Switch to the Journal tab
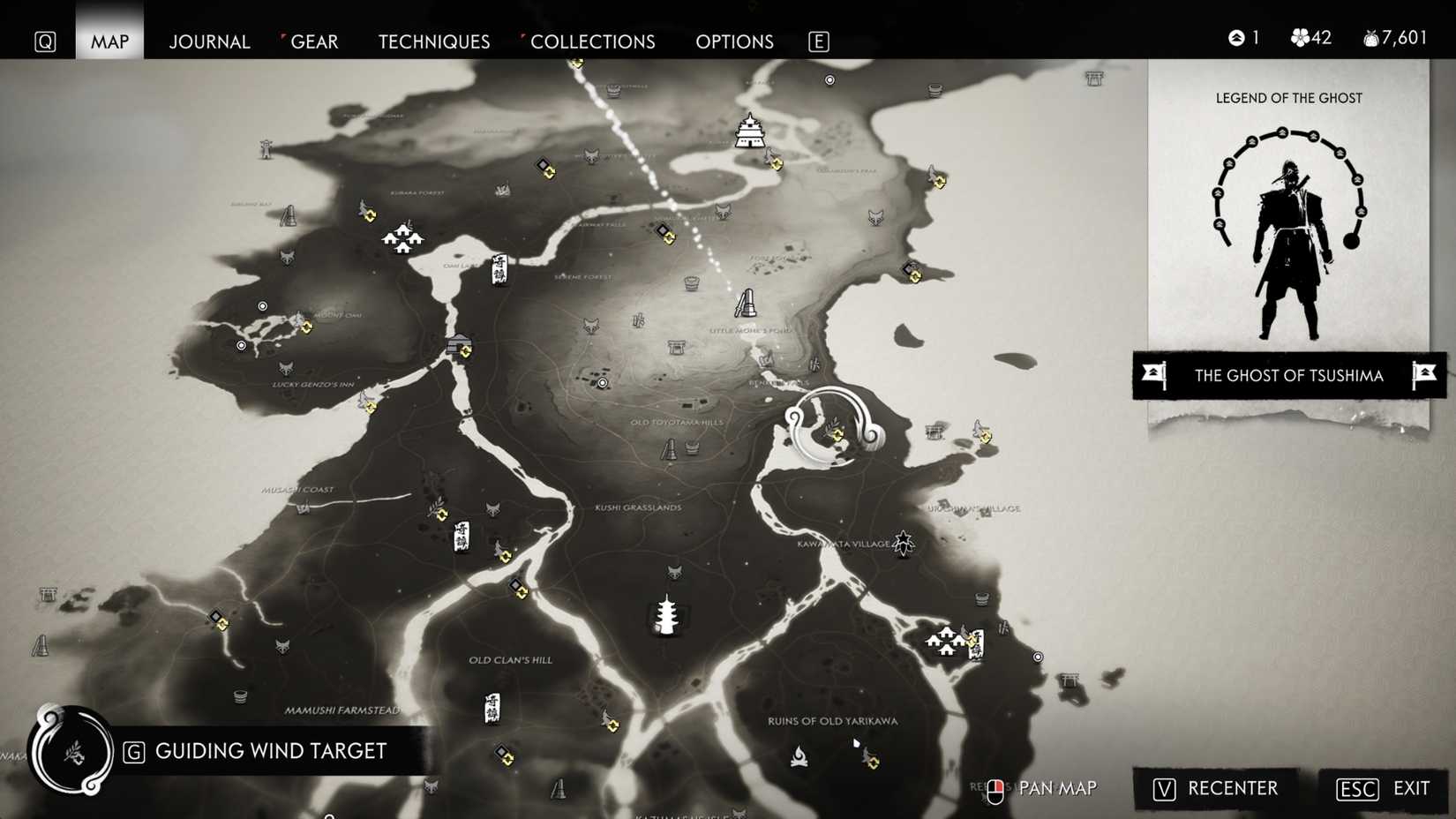Screen dimensions: 1456x819 (209, 41)
